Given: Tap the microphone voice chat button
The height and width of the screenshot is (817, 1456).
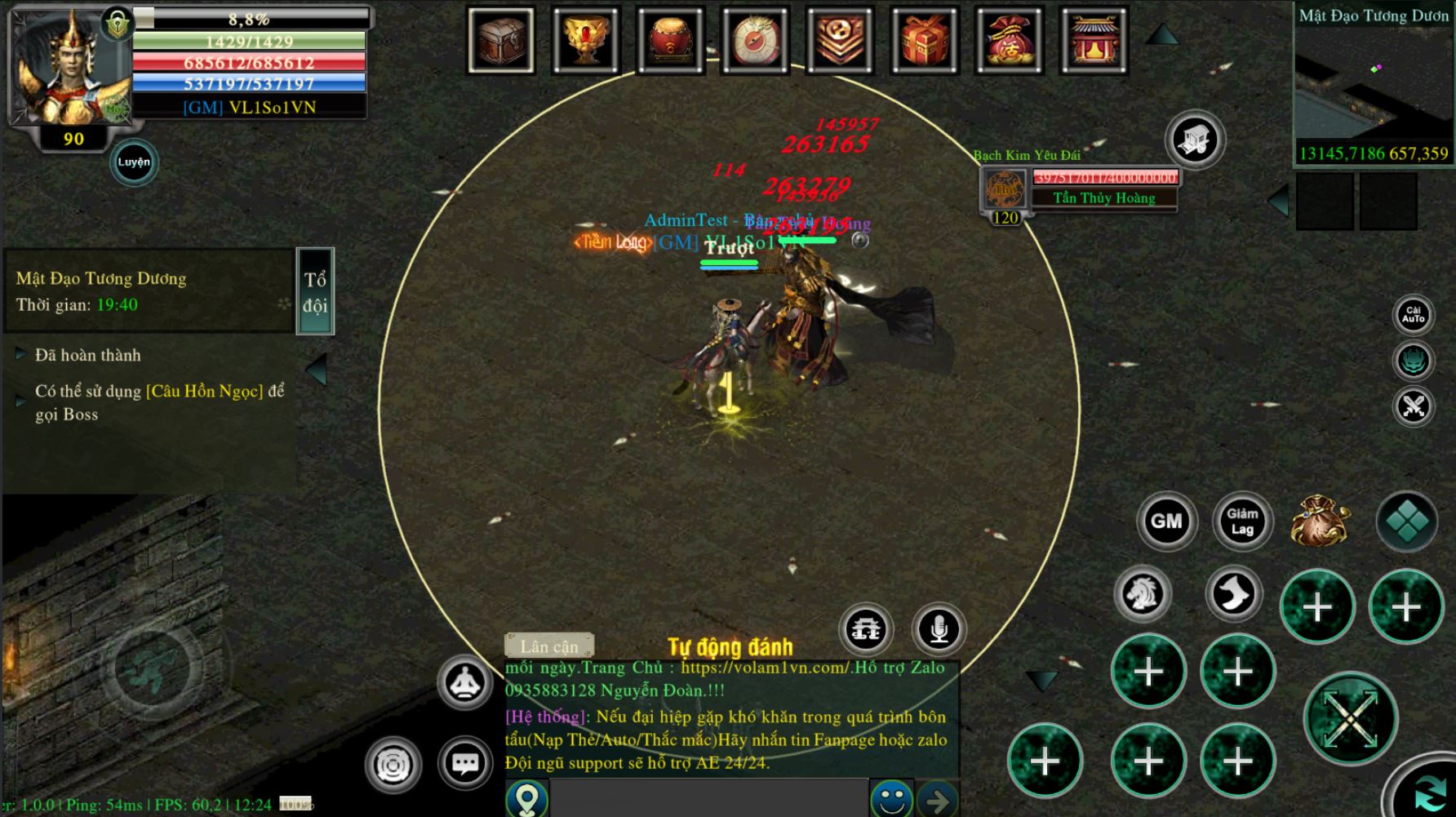Looking at the screenshot, I should click(x=939, y=629).
